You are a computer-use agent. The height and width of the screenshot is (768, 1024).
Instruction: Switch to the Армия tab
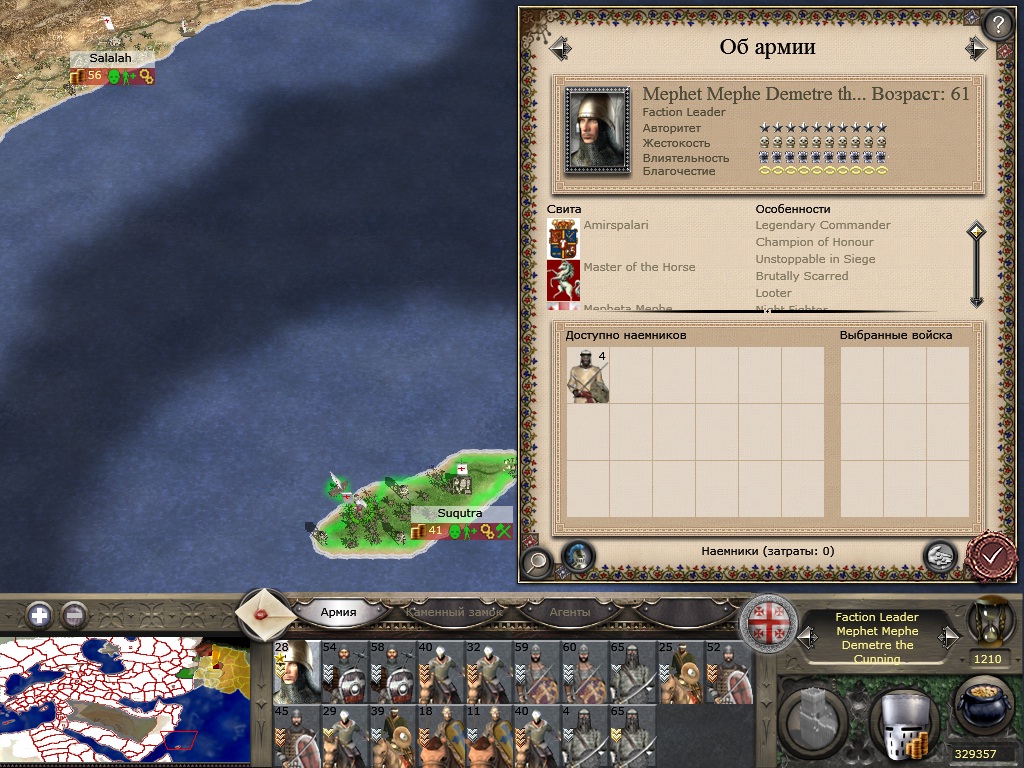(x=338, y=612)
